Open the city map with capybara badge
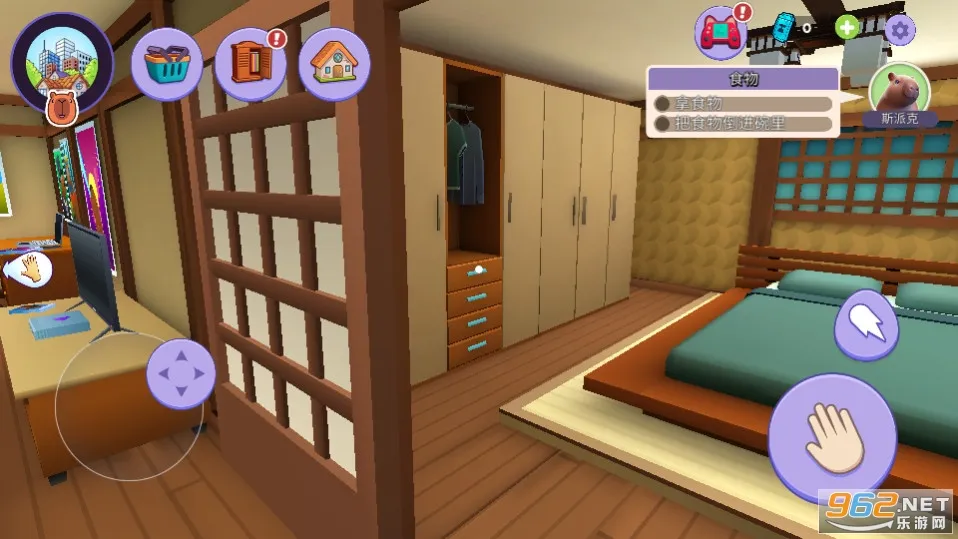958x539 pixels. pos(62,62)
